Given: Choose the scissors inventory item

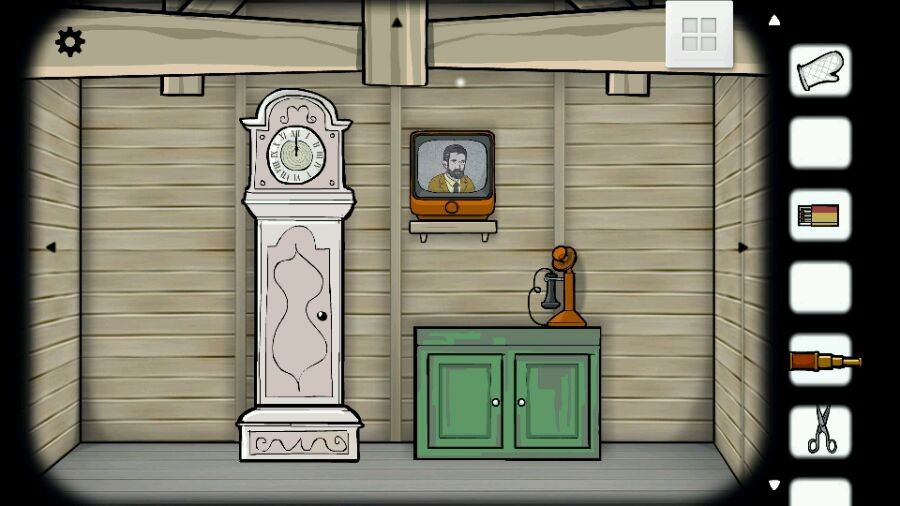Looking at the screenshot, I should click(x=821, y=431).
